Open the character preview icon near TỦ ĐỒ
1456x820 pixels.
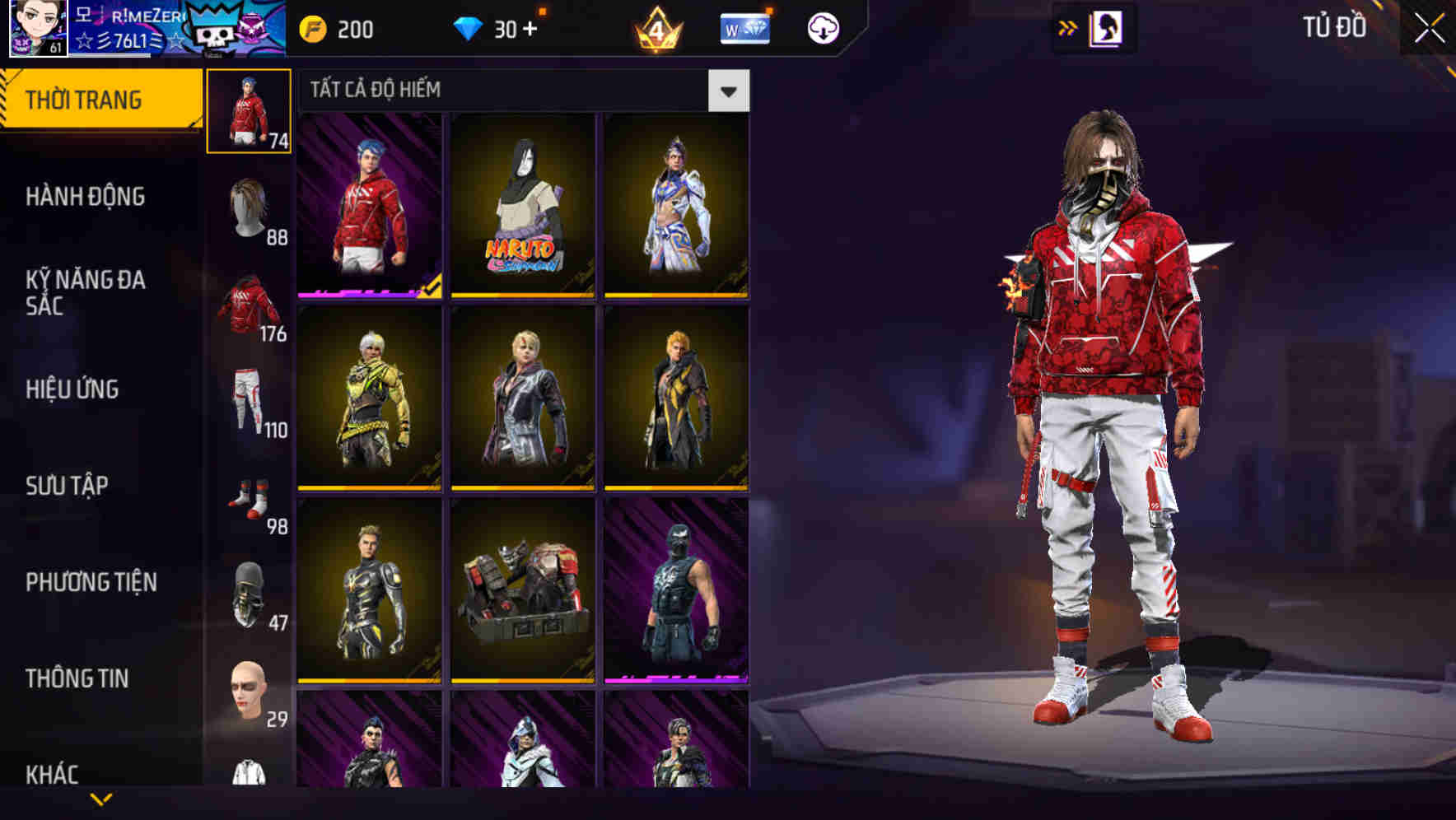tap(1105, 27)
